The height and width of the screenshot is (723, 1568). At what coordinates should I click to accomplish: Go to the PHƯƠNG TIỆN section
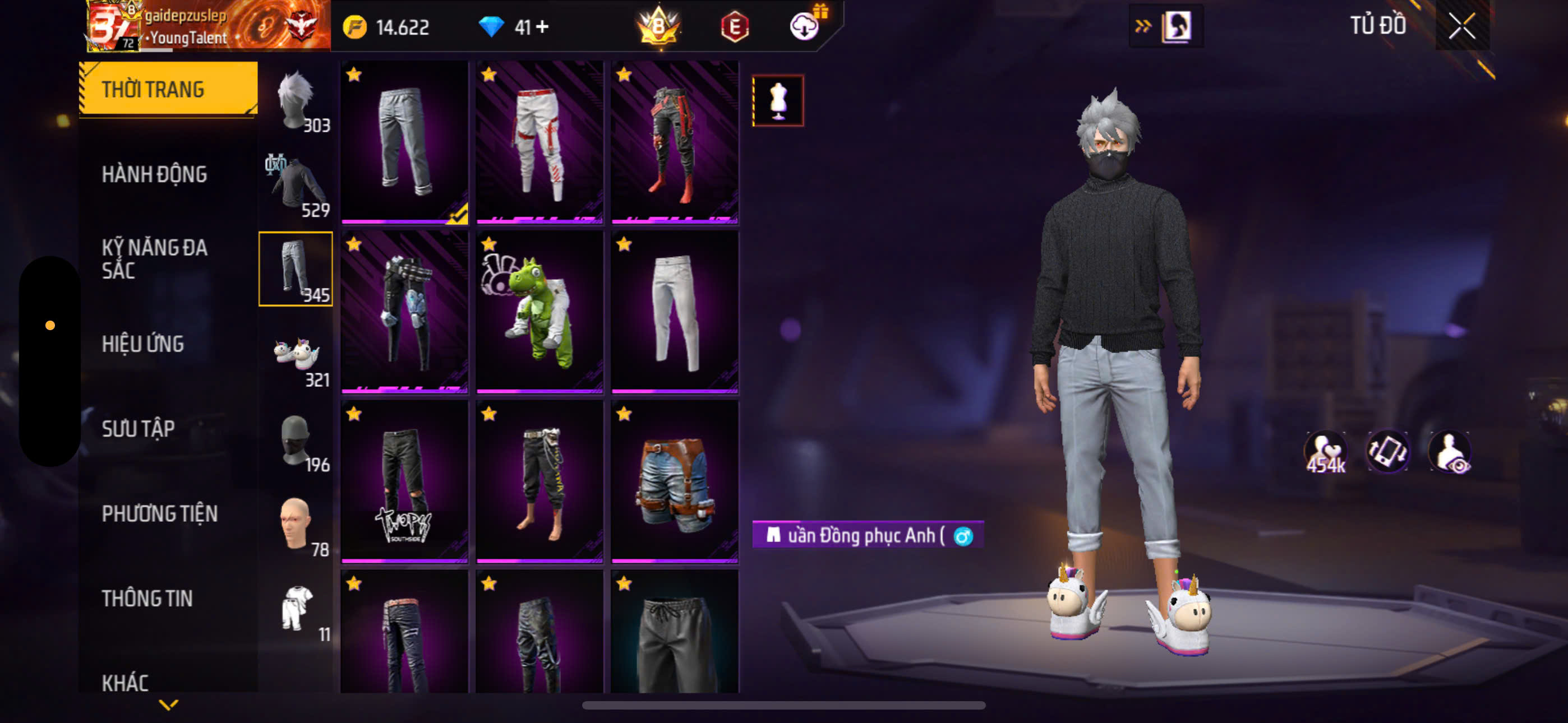coord(159,513)
